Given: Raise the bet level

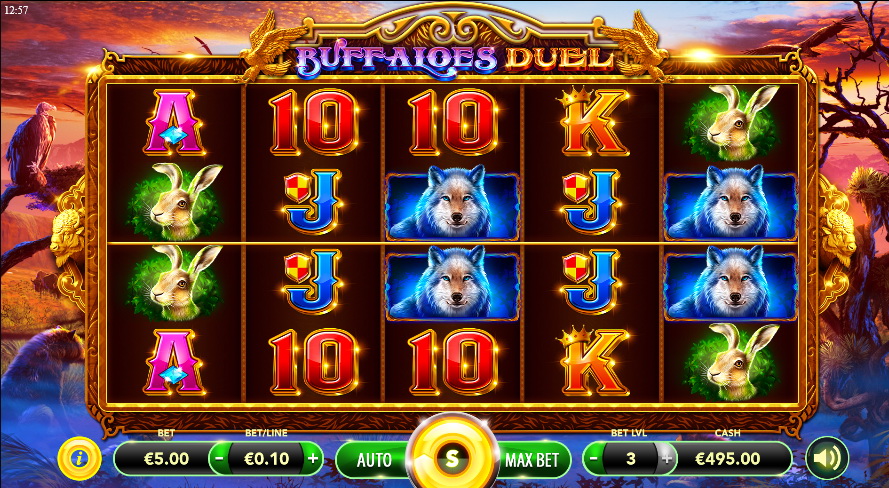Looking at the screenshot, I should 667,459.
